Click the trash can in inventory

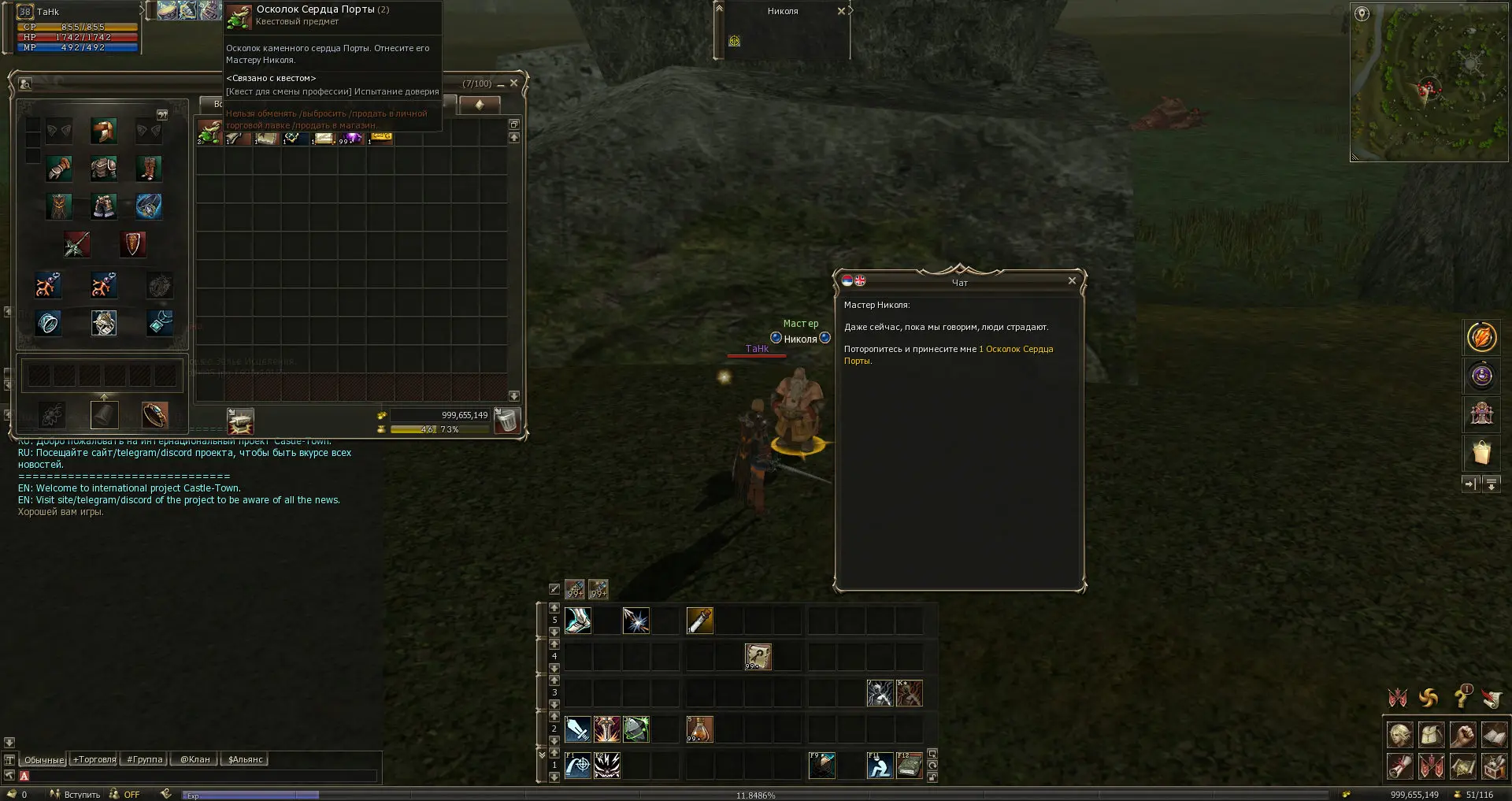click(507, 421)
